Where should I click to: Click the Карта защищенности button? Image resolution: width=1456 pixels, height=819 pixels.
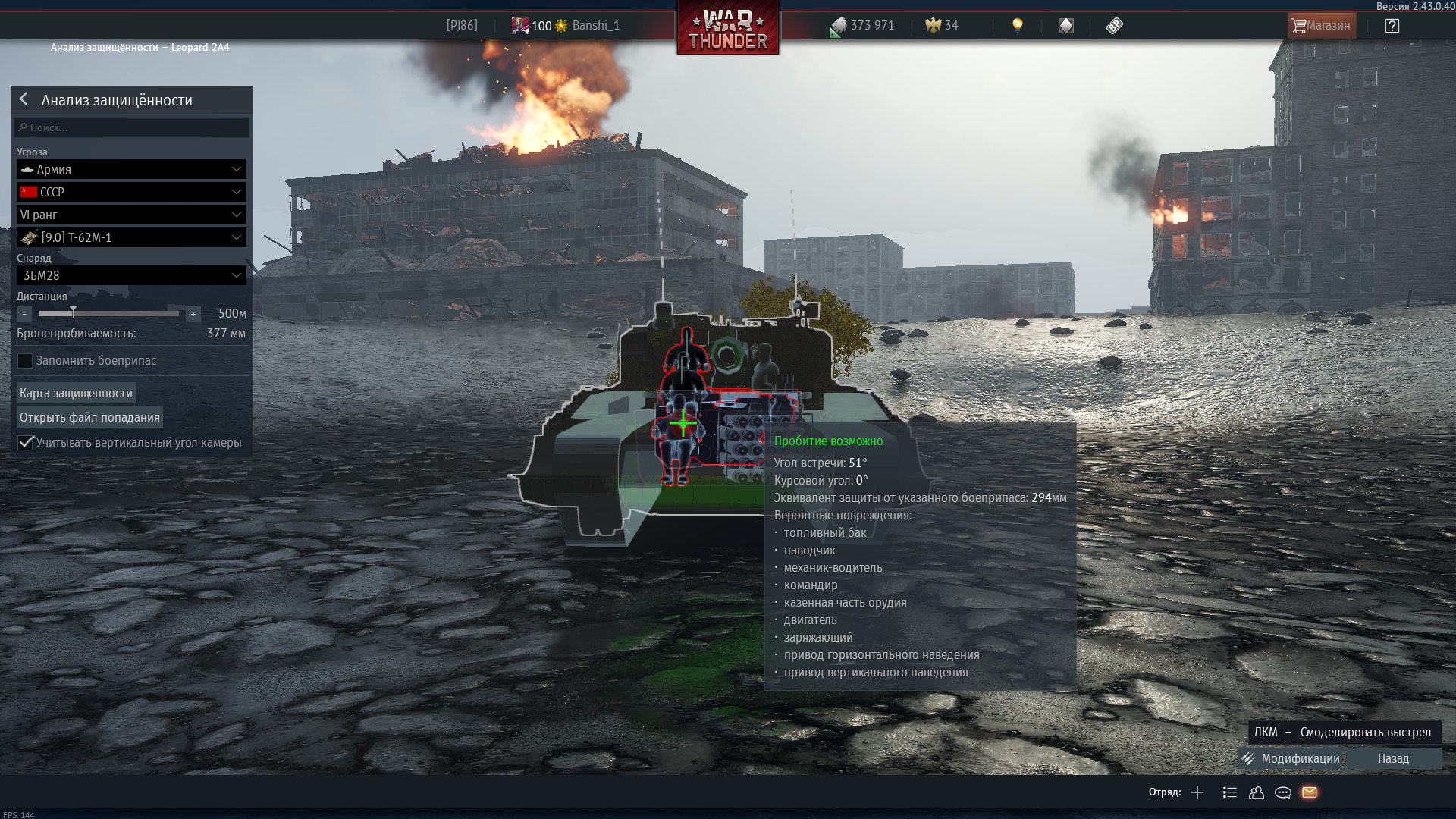[75, 392]
